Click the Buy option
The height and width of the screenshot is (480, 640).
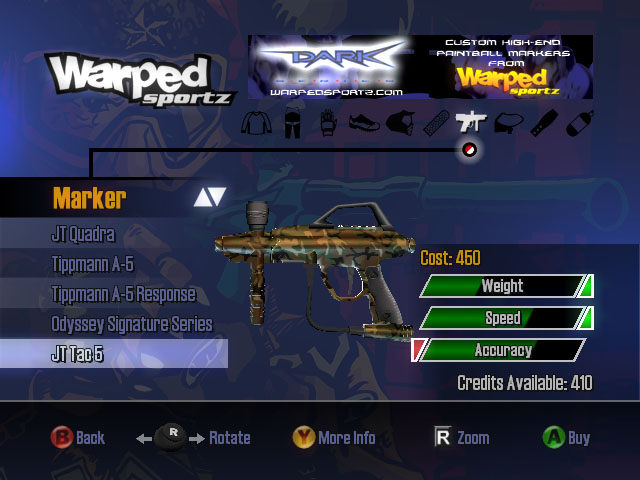click(566, 438)
